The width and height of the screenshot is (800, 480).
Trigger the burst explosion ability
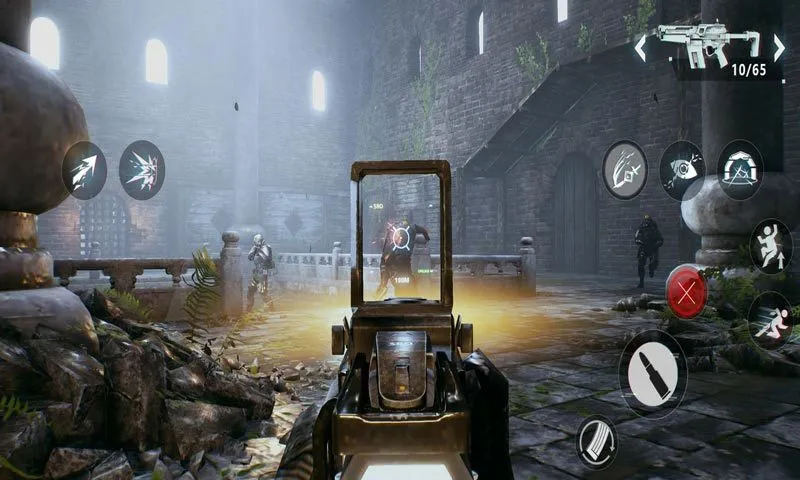point(142,170)
